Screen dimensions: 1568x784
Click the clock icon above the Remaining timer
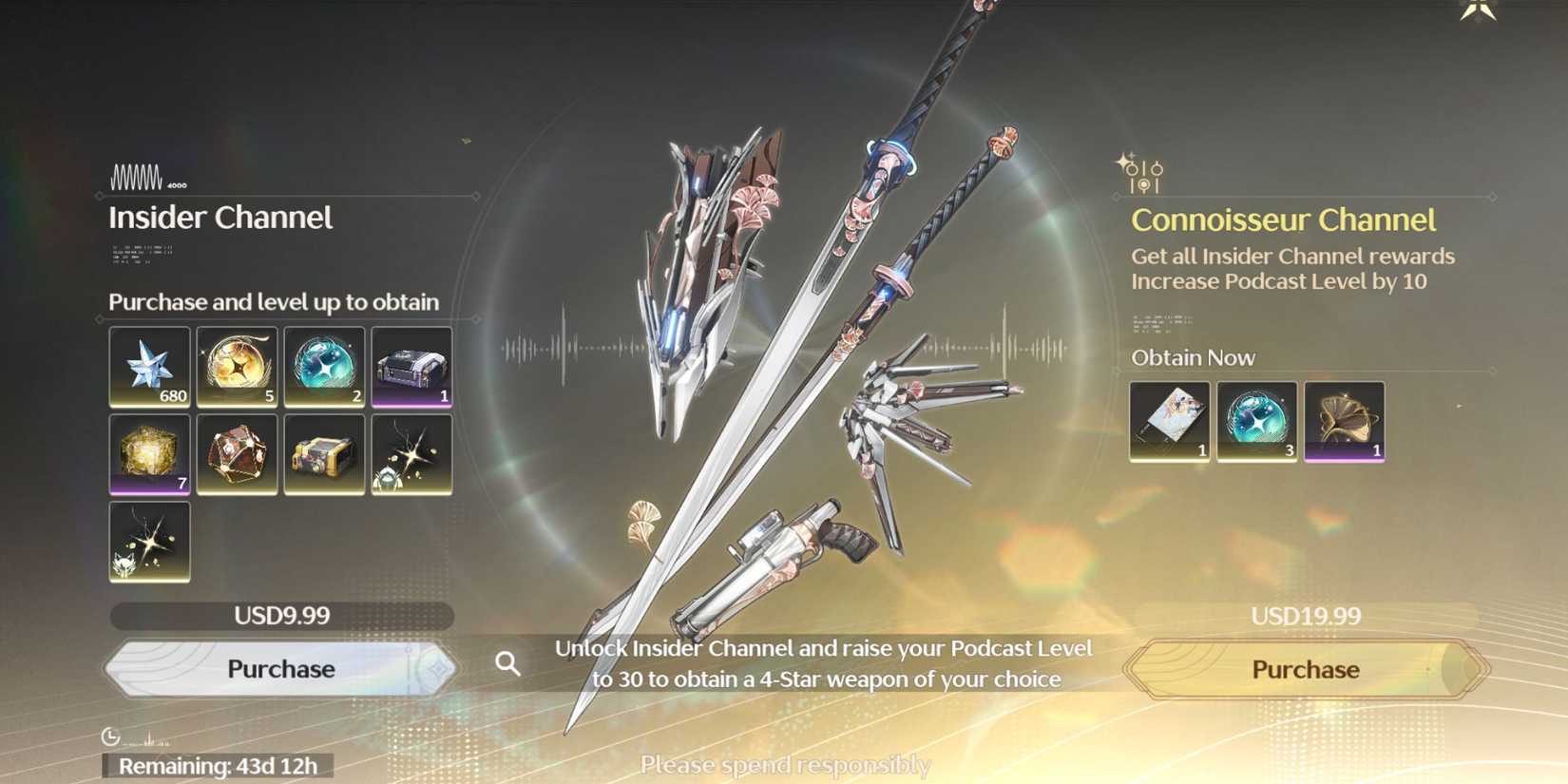coord(110,736)
